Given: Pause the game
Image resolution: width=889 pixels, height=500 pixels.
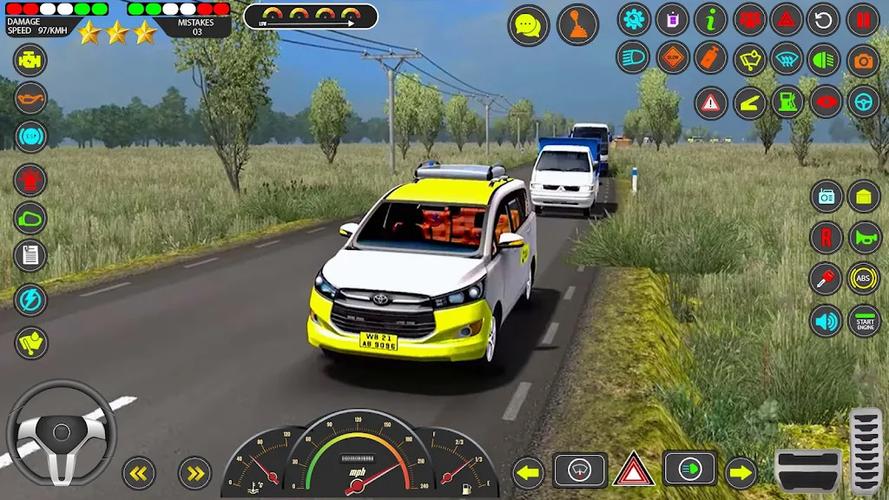Looking at the screenshot, I should coord(863,19).
